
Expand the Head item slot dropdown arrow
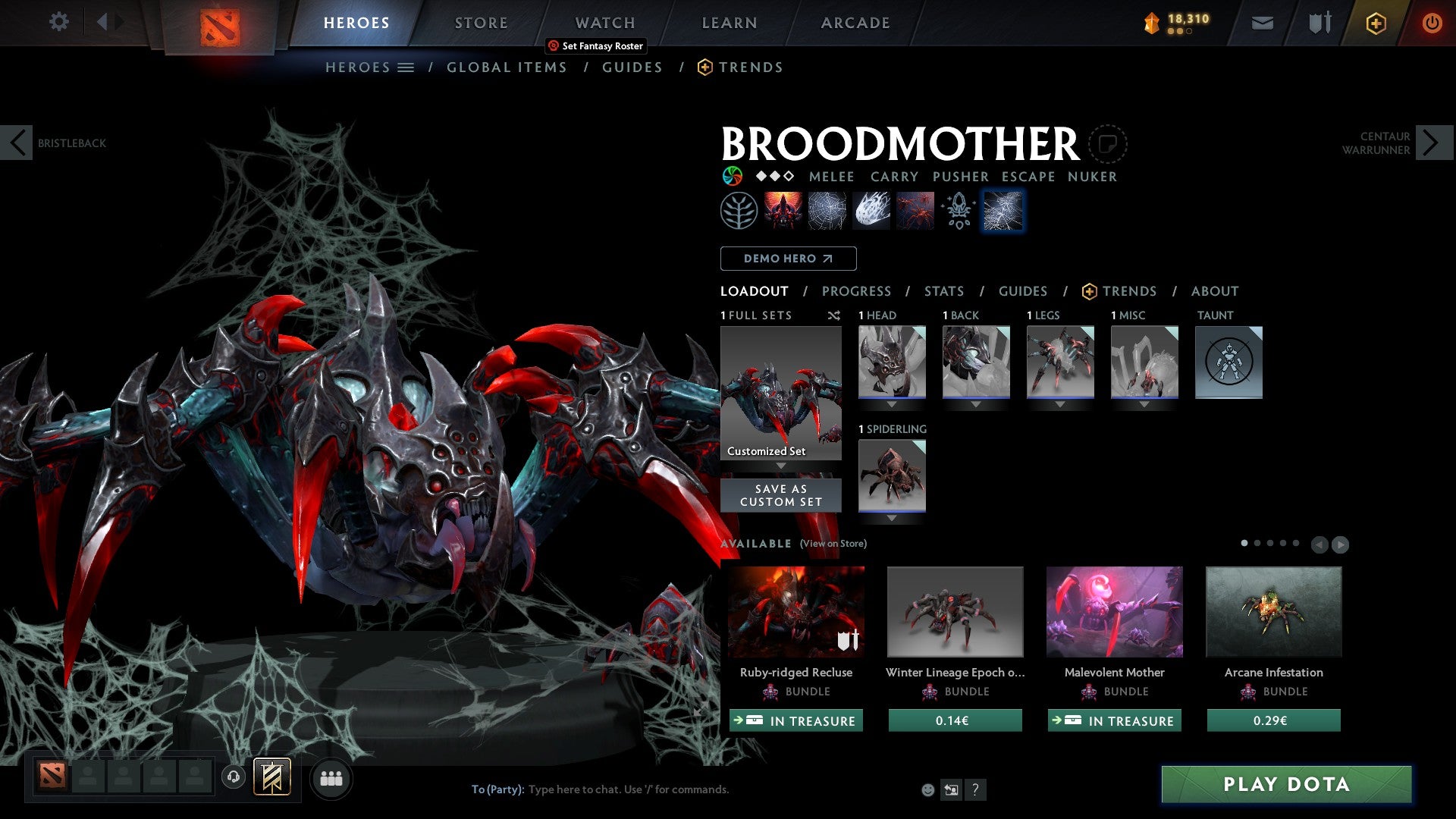coord(891,403)
